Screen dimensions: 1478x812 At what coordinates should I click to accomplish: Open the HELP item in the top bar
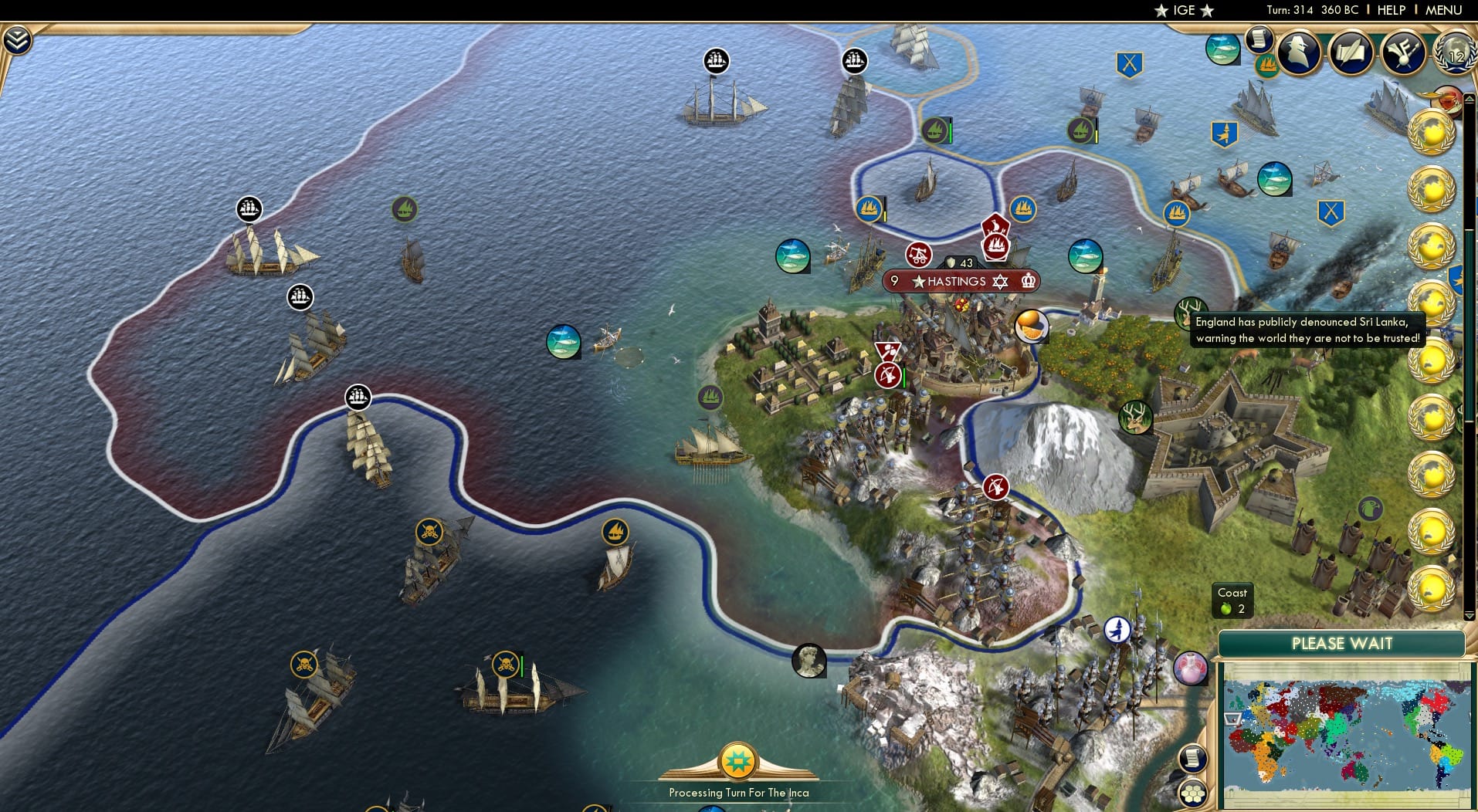click(1391, 10)
